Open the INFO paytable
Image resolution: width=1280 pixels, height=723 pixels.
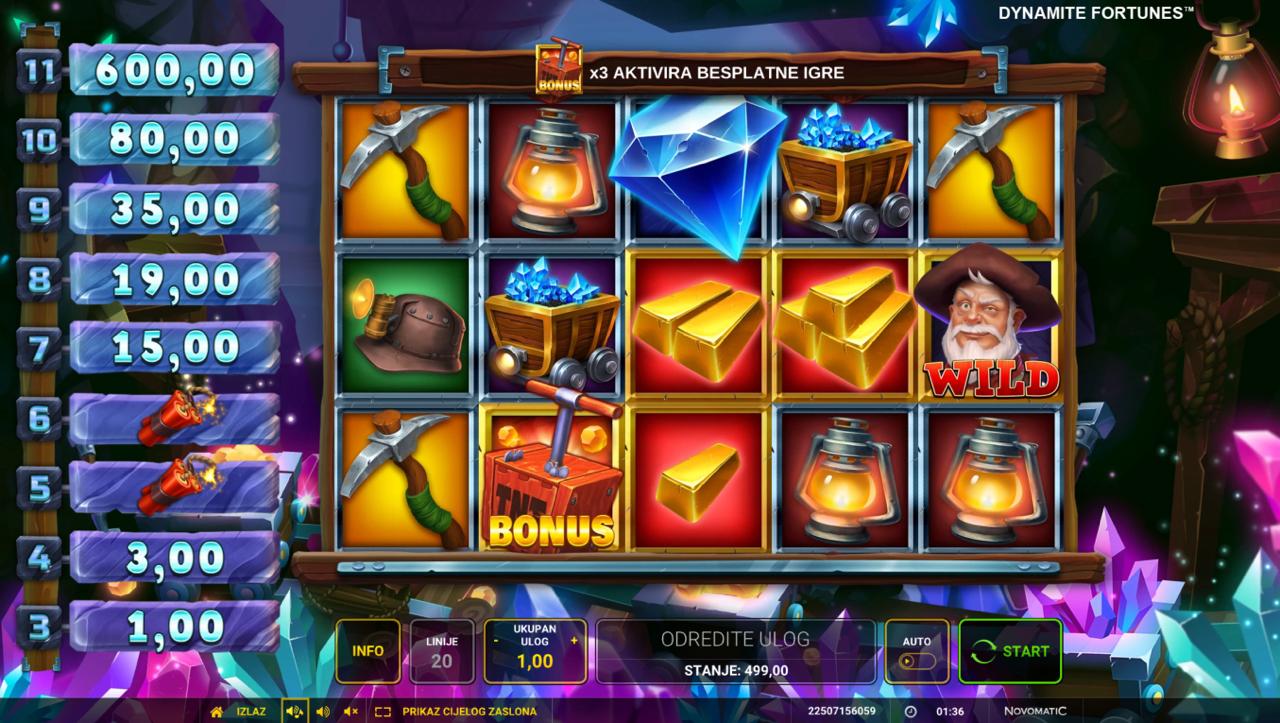click(368, 651)
